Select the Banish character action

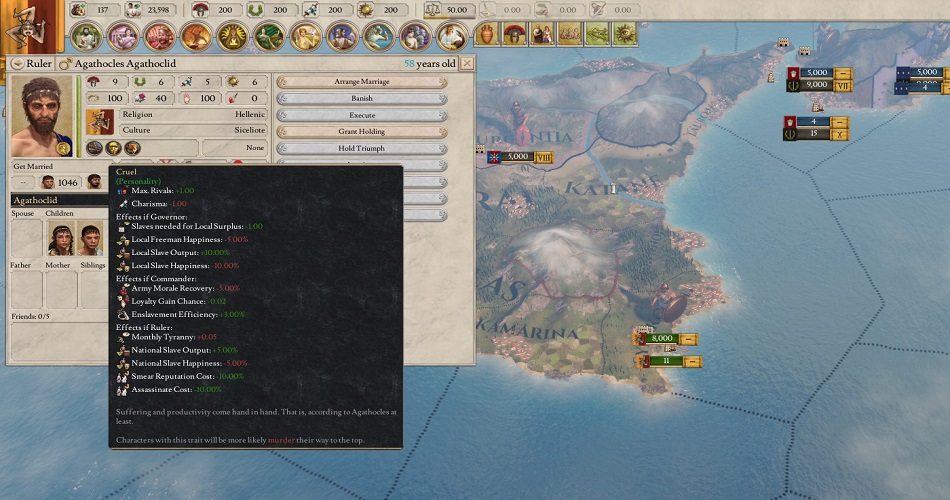pos(361,99)
